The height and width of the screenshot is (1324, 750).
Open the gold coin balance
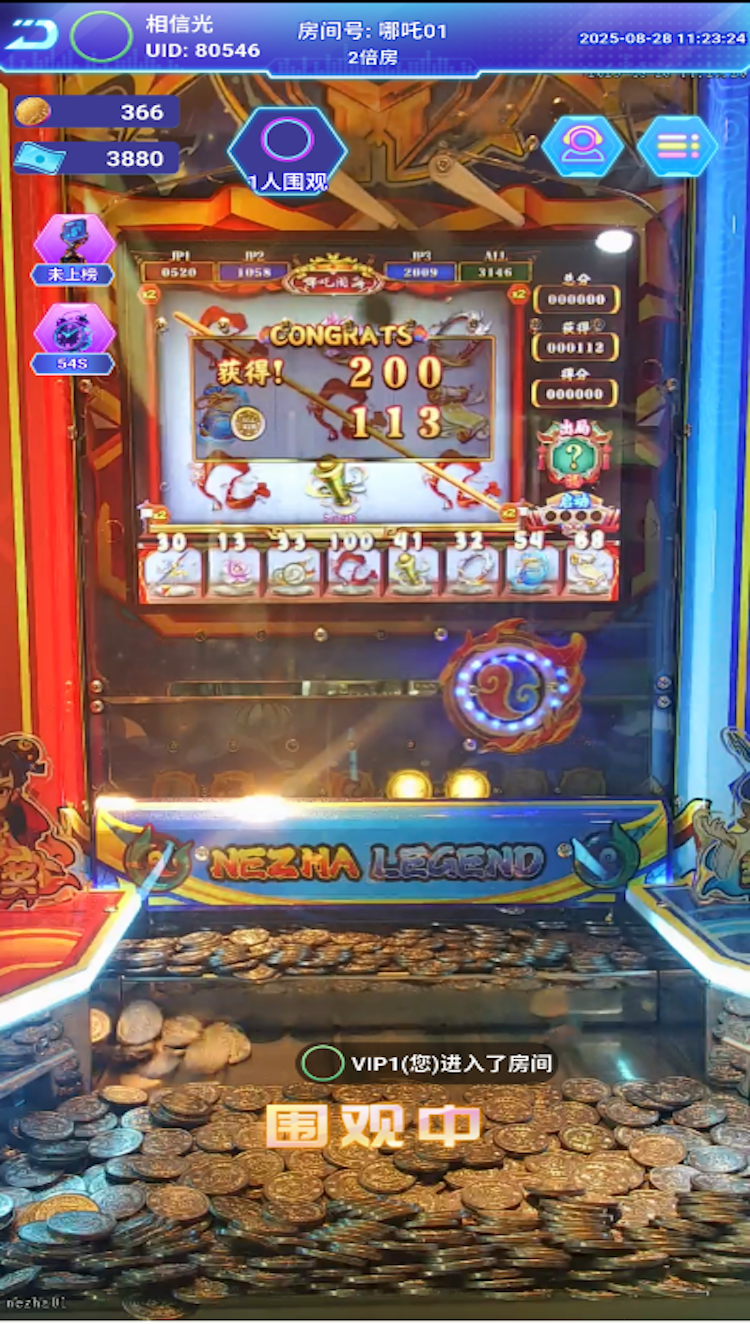pyautogui.click(x=96, y=112)
